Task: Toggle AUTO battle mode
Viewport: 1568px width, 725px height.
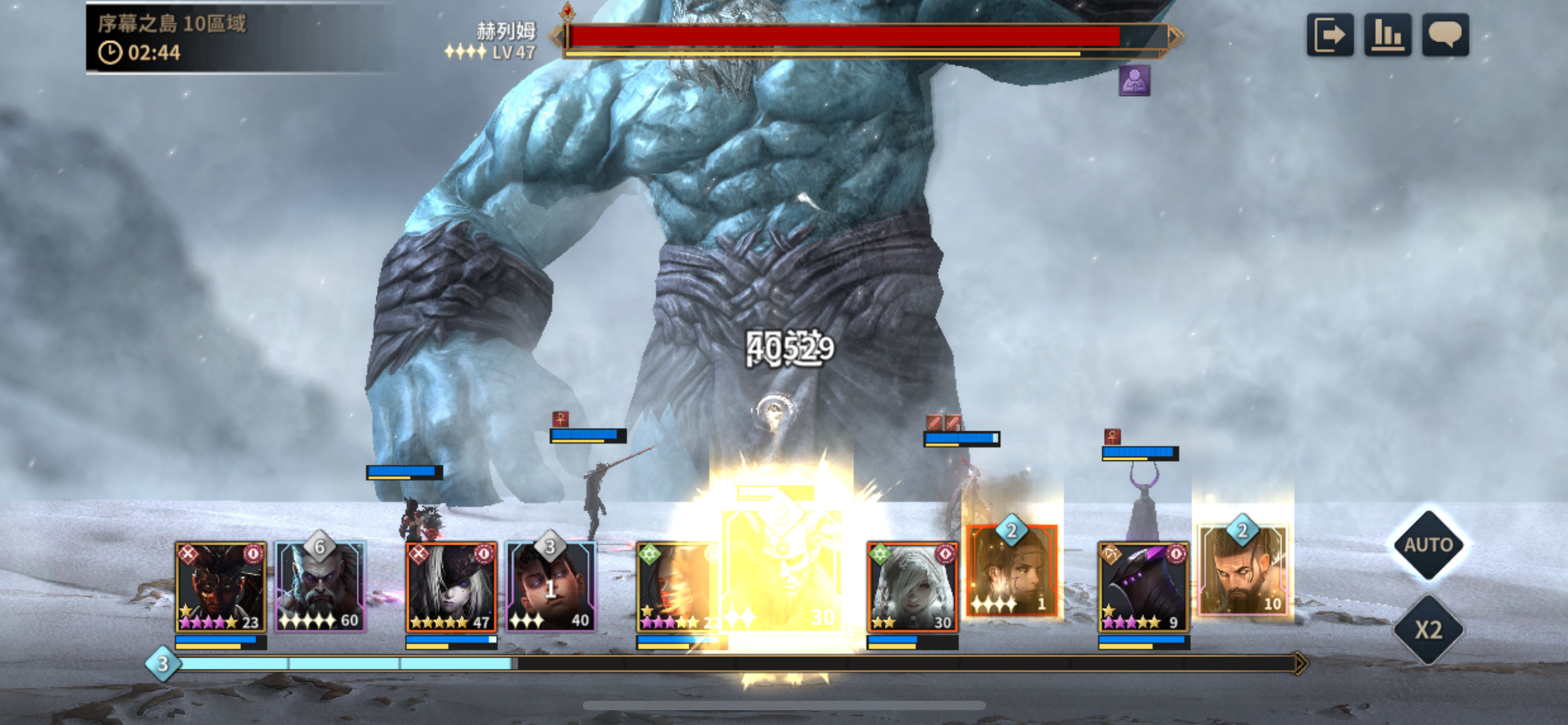Action: pyautogui.click(x=1429, y=545)
